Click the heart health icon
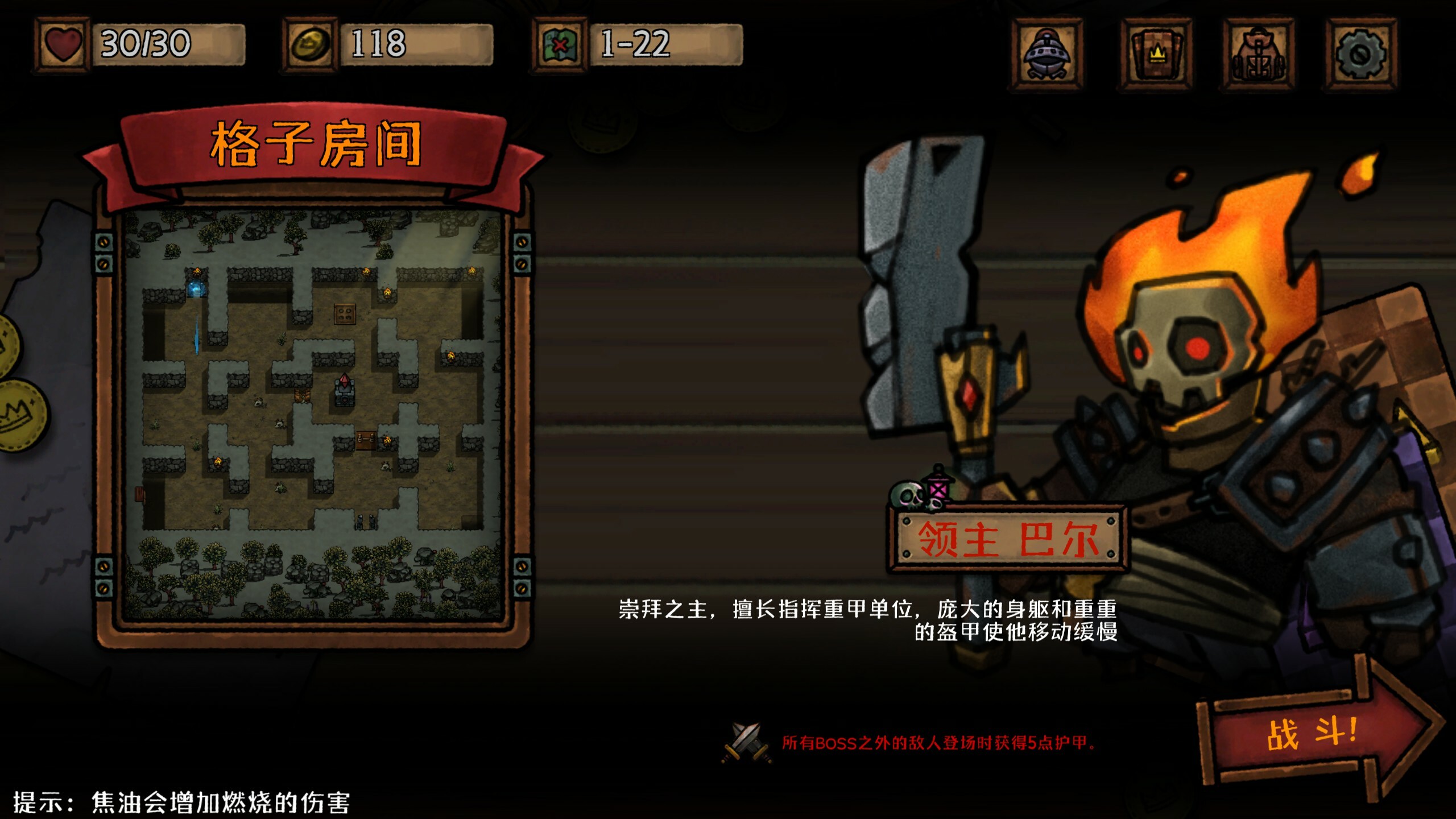 64,44
